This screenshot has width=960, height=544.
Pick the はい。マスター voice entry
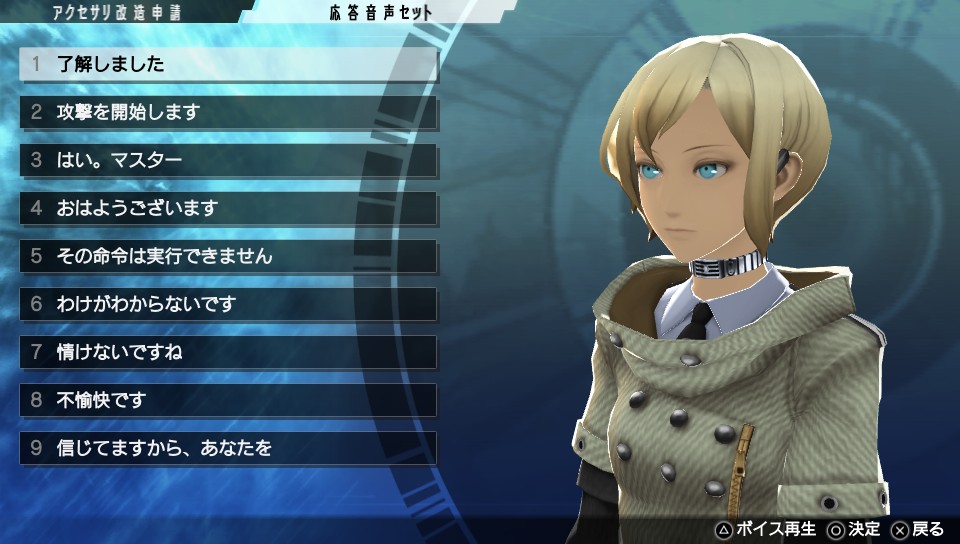[x=228, y=160]
